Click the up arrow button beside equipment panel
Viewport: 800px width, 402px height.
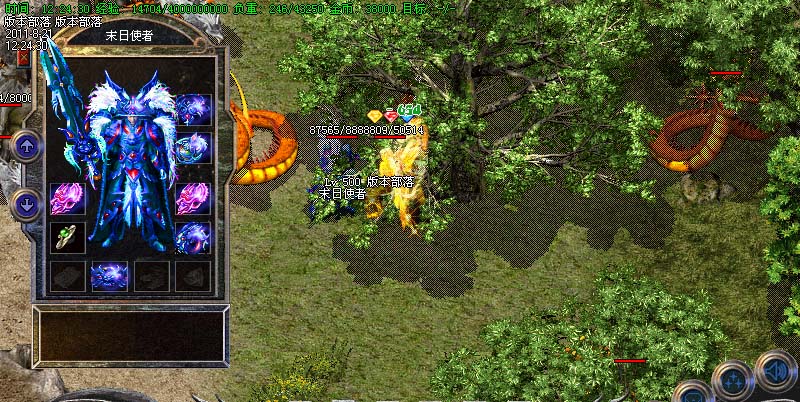(26, 146)
